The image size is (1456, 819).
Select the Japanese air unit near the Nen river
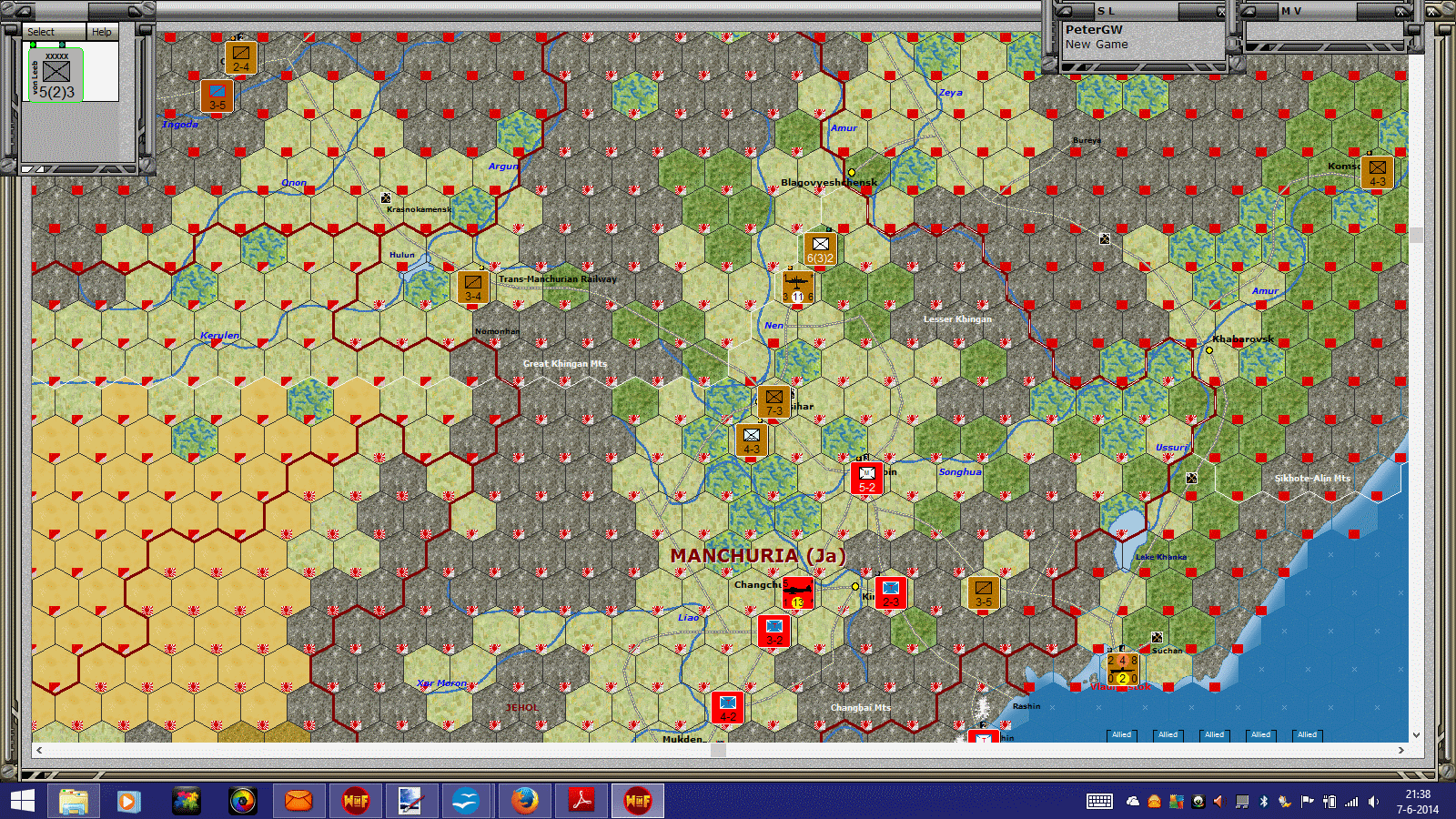click(x=798, y=287)
